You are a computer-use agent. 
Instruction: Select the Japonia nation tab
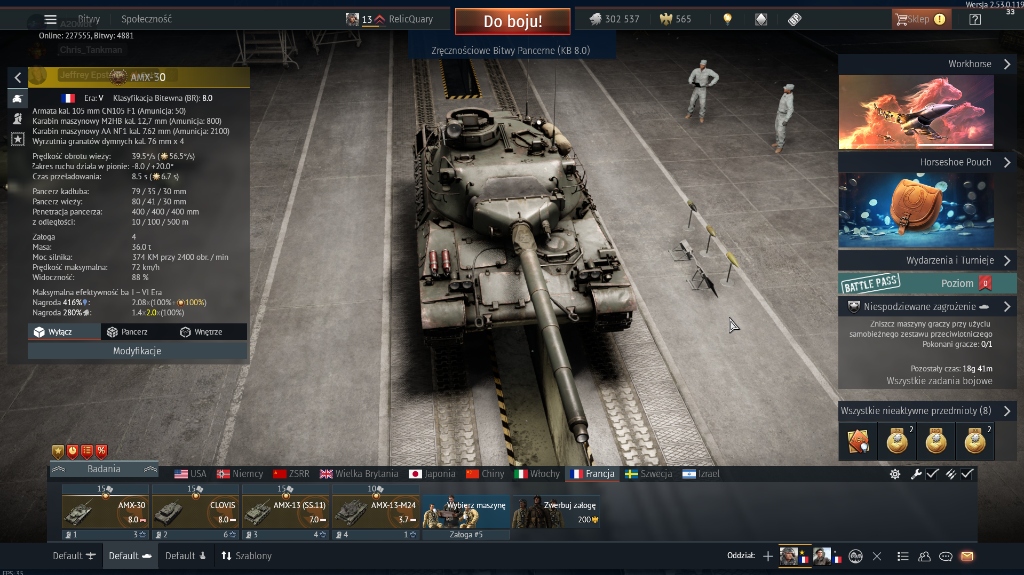coord(431,474)
